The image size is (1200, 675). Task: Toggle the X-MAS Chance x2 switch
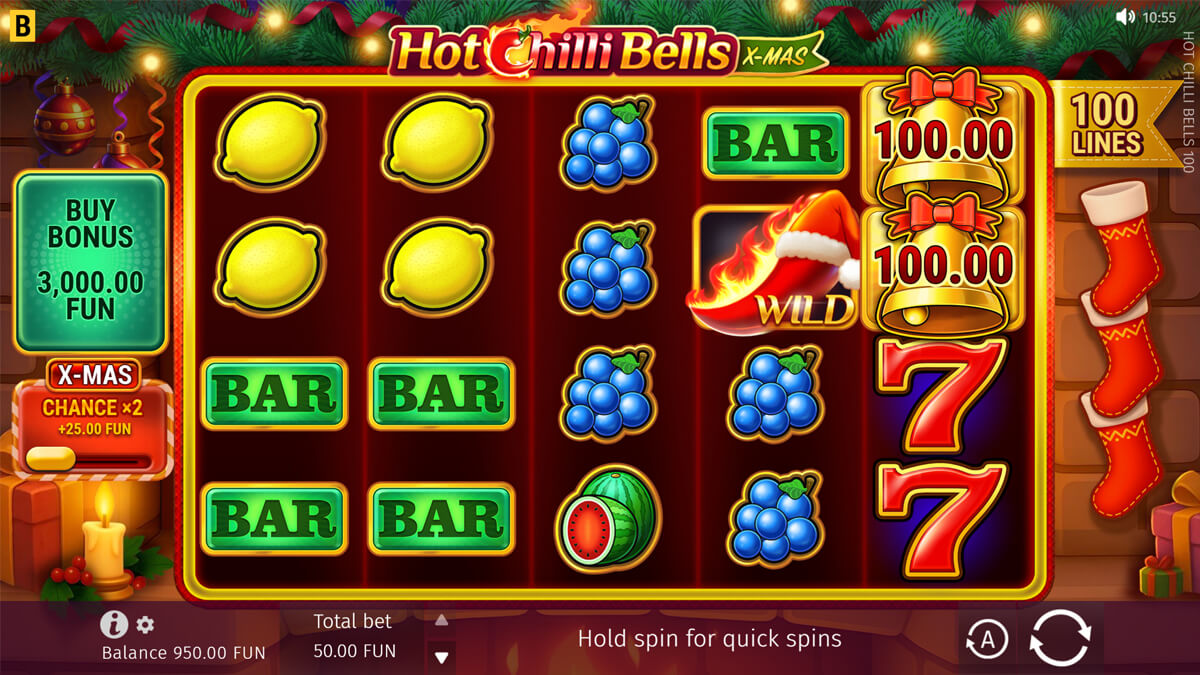(90, 458)
